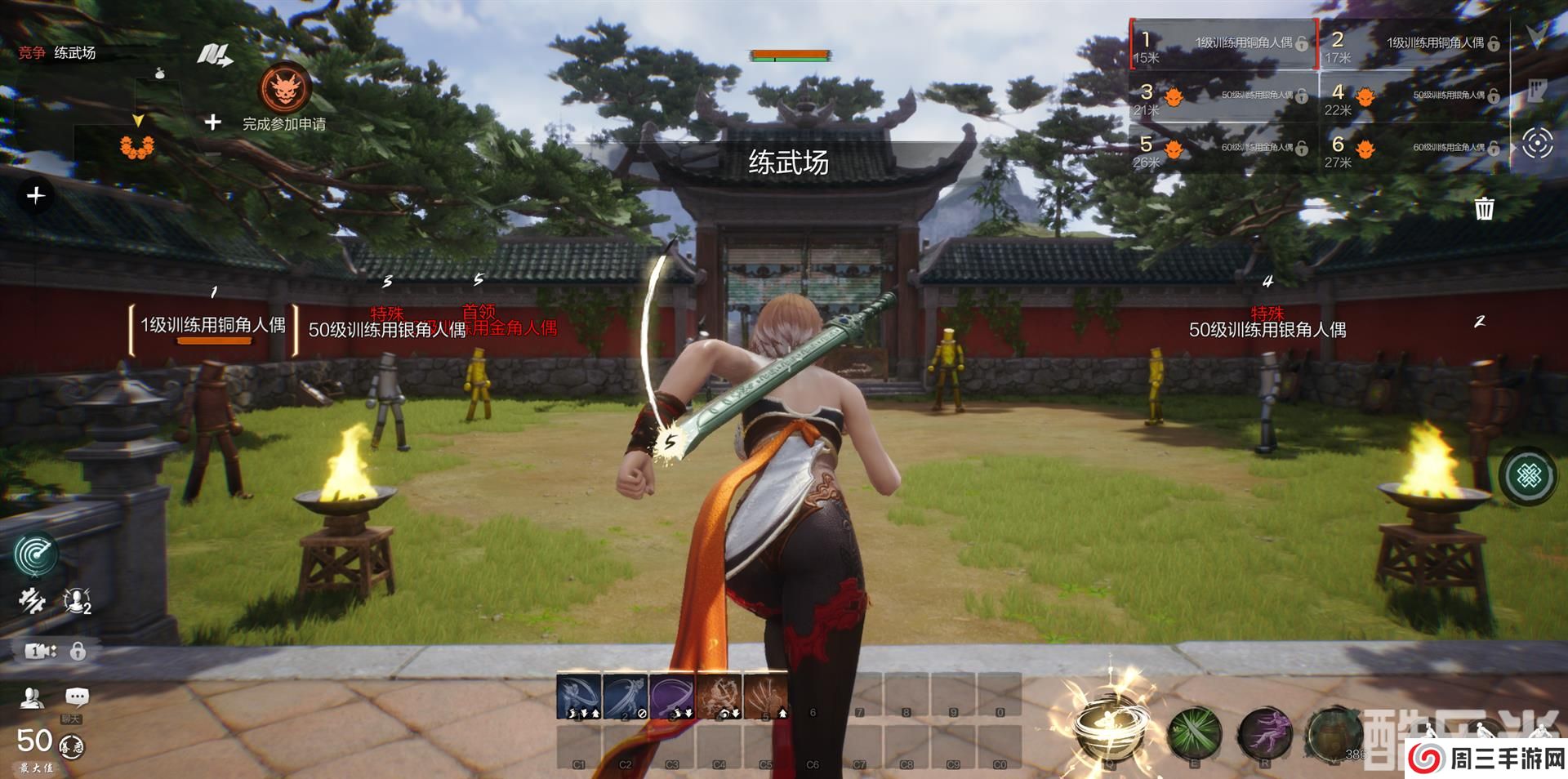
Task: Click the trash can icon
Action: tap(1484, 208)
